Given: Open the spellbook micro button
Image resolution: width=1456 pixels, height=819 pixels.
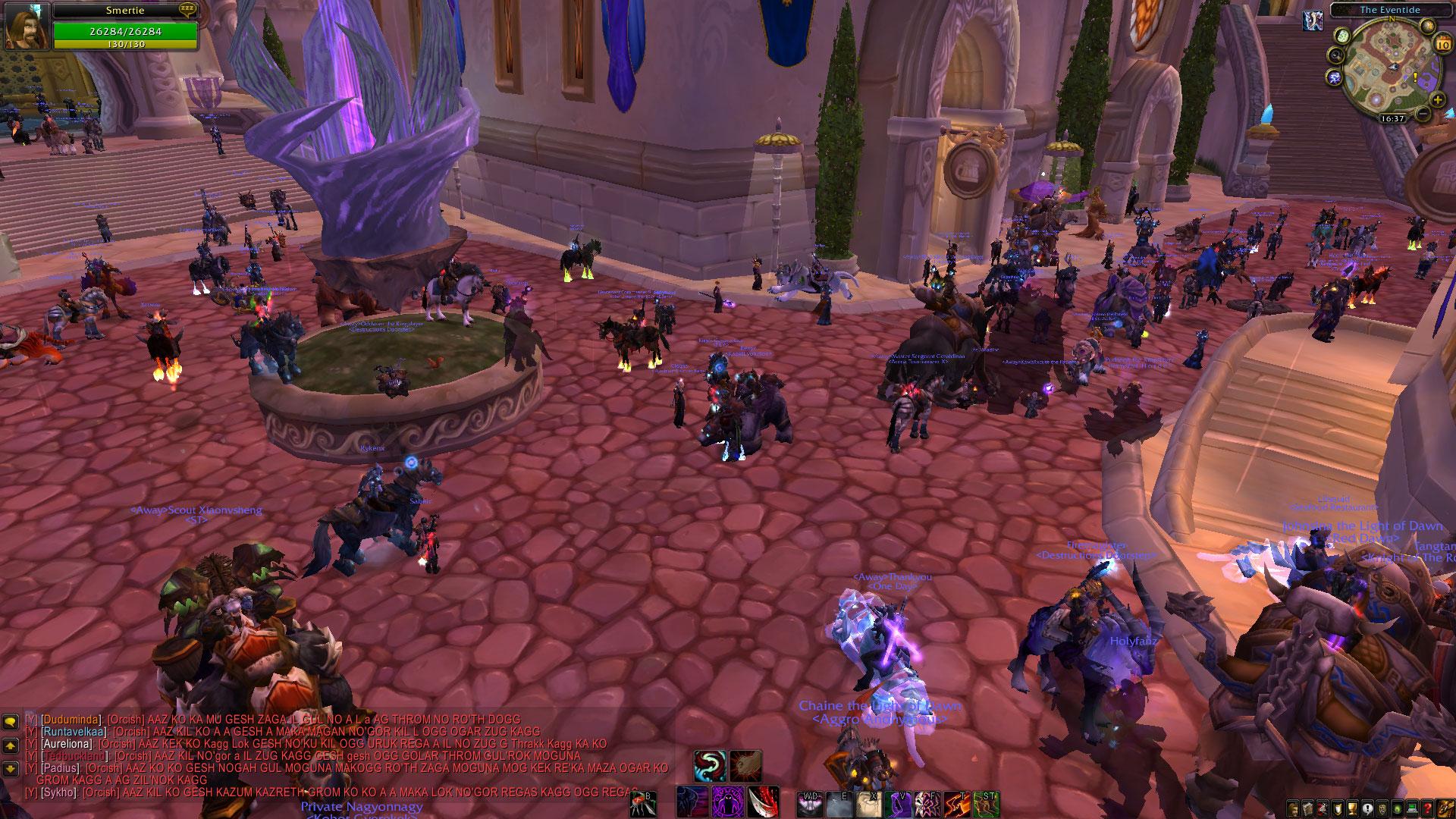Looking at the screenshot, I should tap(1307, 808).
